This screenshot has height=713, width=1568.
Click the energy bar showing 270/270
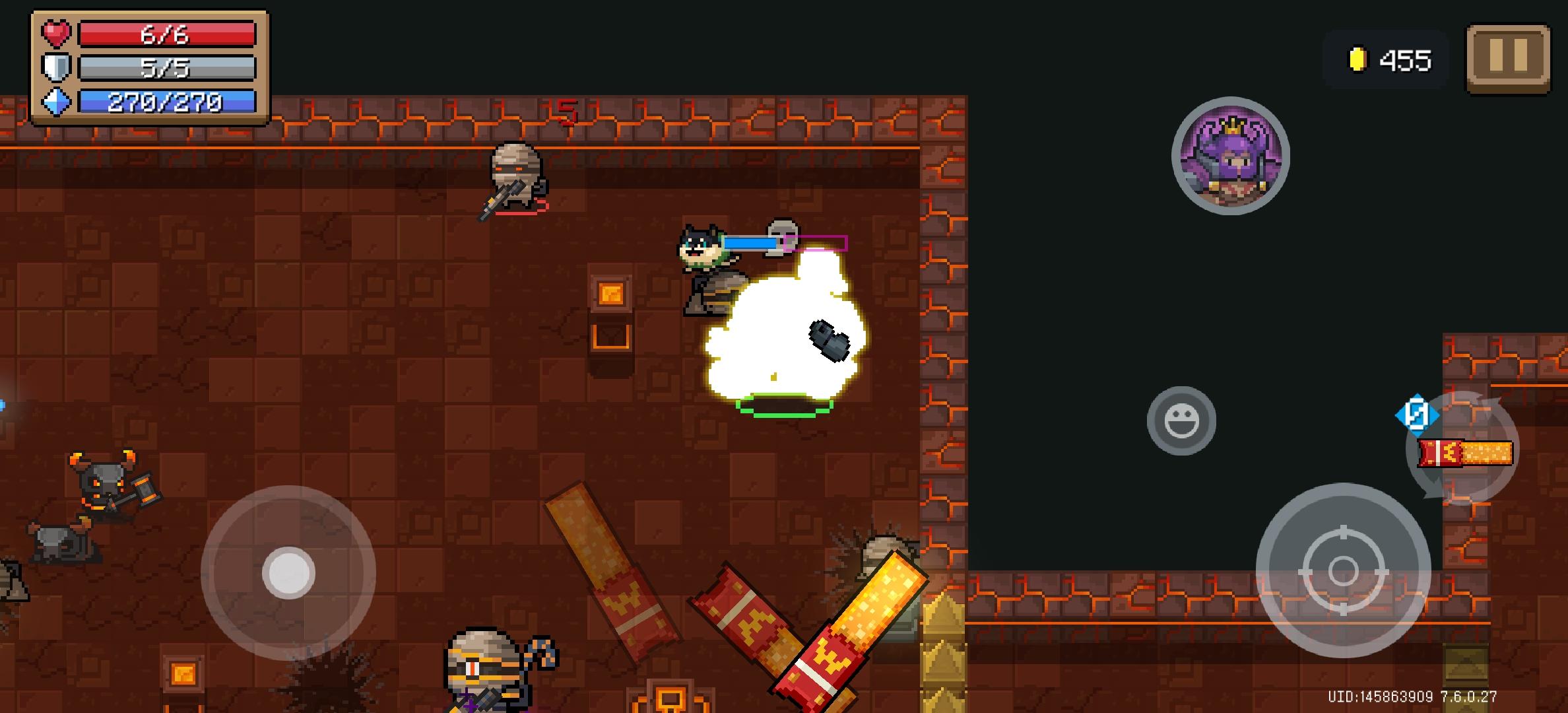[166, 102]
